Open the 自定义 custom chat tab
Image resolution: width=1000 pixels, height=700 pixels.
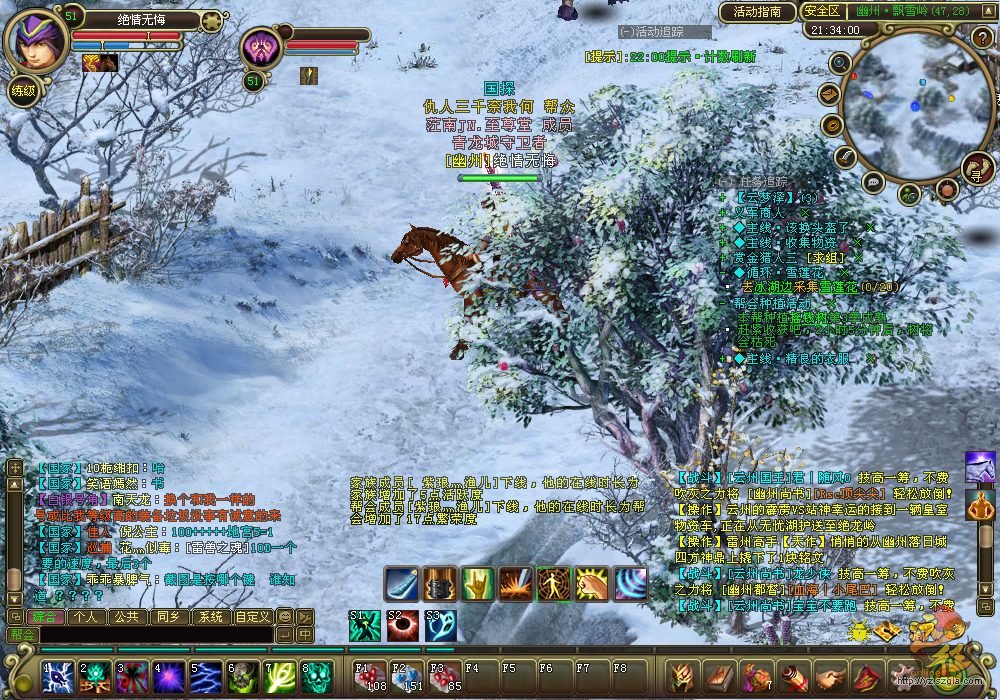tap(251, 616)
